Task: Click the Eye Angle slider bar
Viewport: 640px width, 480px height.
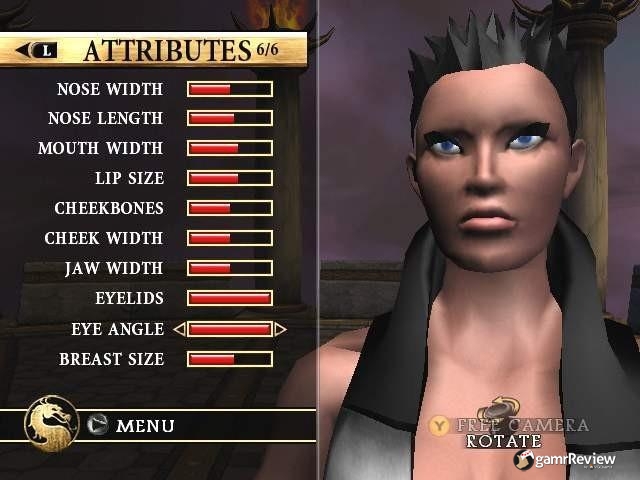Action: tap(230, 329)
